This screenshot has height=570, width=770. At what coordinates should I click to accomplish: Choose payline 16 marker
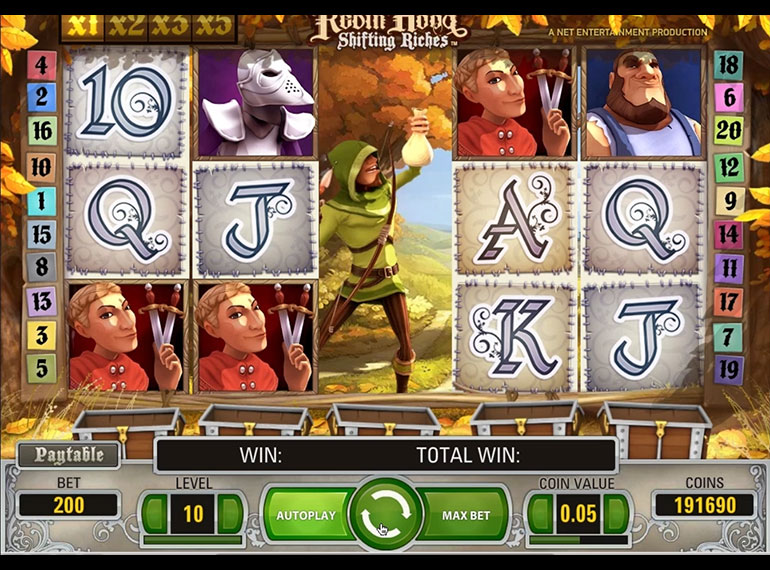coord(41,131)
